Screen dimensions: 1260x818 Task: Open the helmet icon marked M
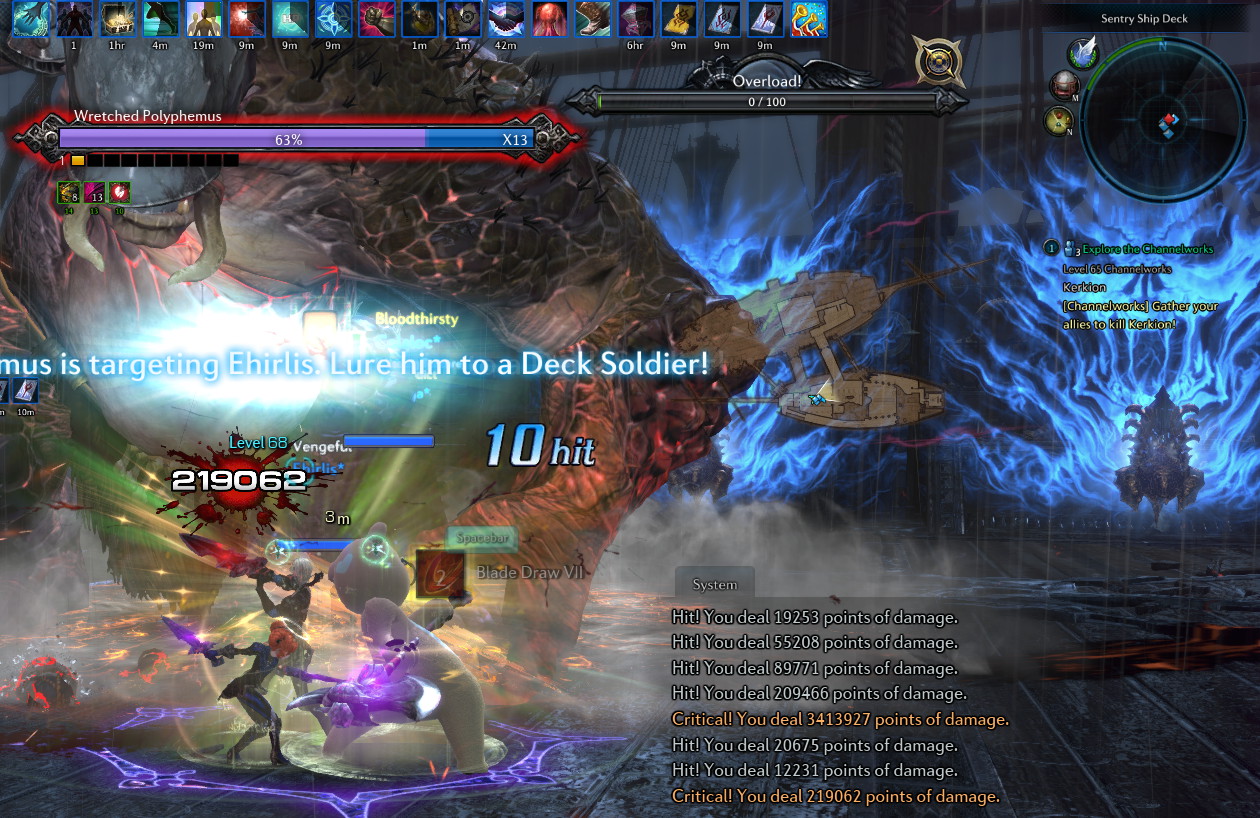tap(1063, 87)
